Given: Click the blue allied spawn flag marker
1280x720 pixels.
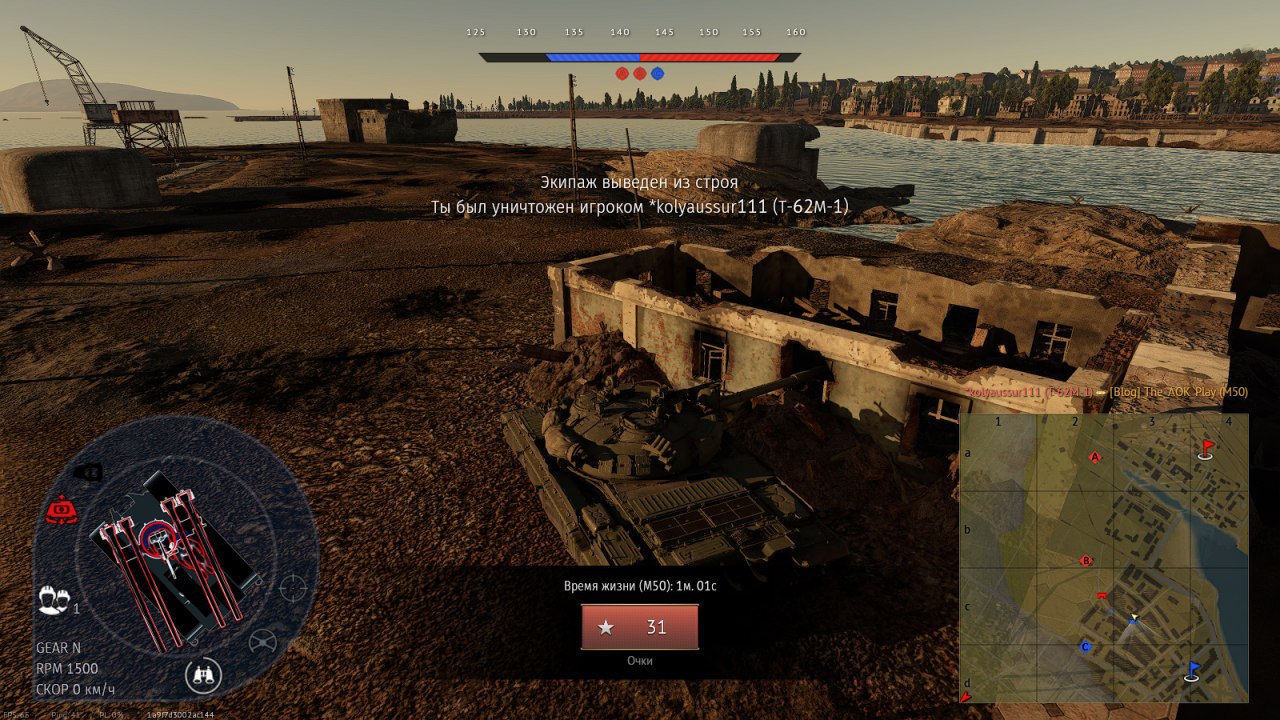Looking at the screenshot, I should click(x=1192, y=670).
